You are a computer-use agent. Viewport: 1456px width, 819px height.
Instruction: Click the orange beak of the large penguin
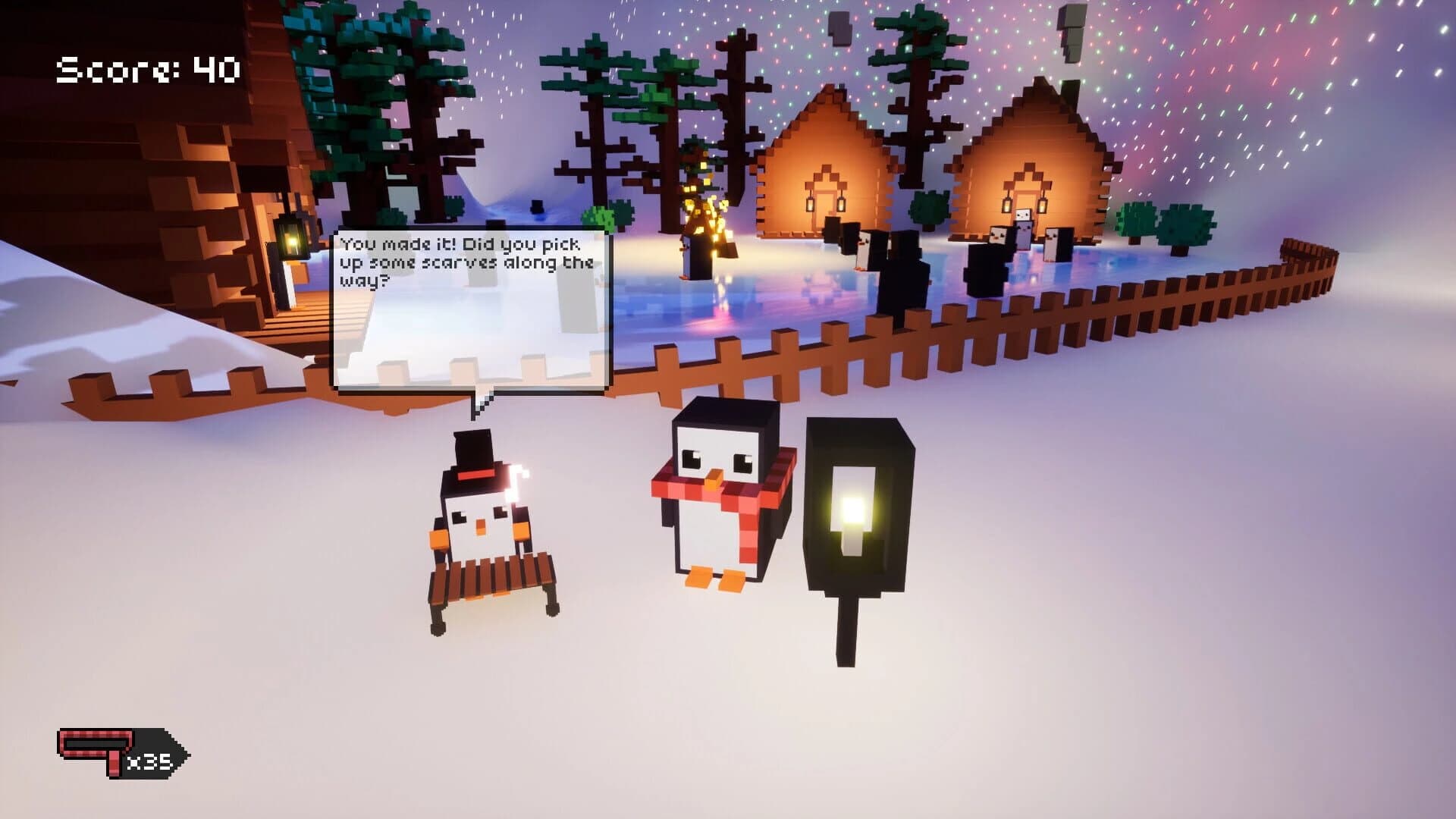[x=714, y=479]
